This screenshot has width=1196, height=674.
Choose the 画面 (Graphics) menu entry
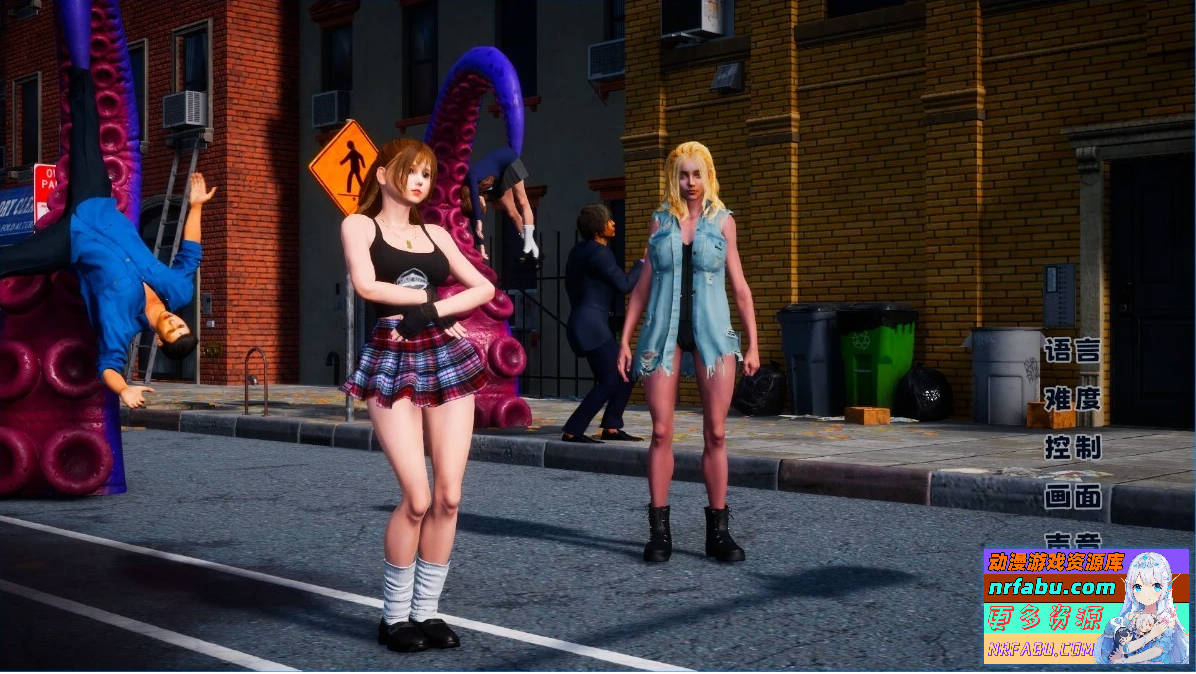click(1072, 496)
